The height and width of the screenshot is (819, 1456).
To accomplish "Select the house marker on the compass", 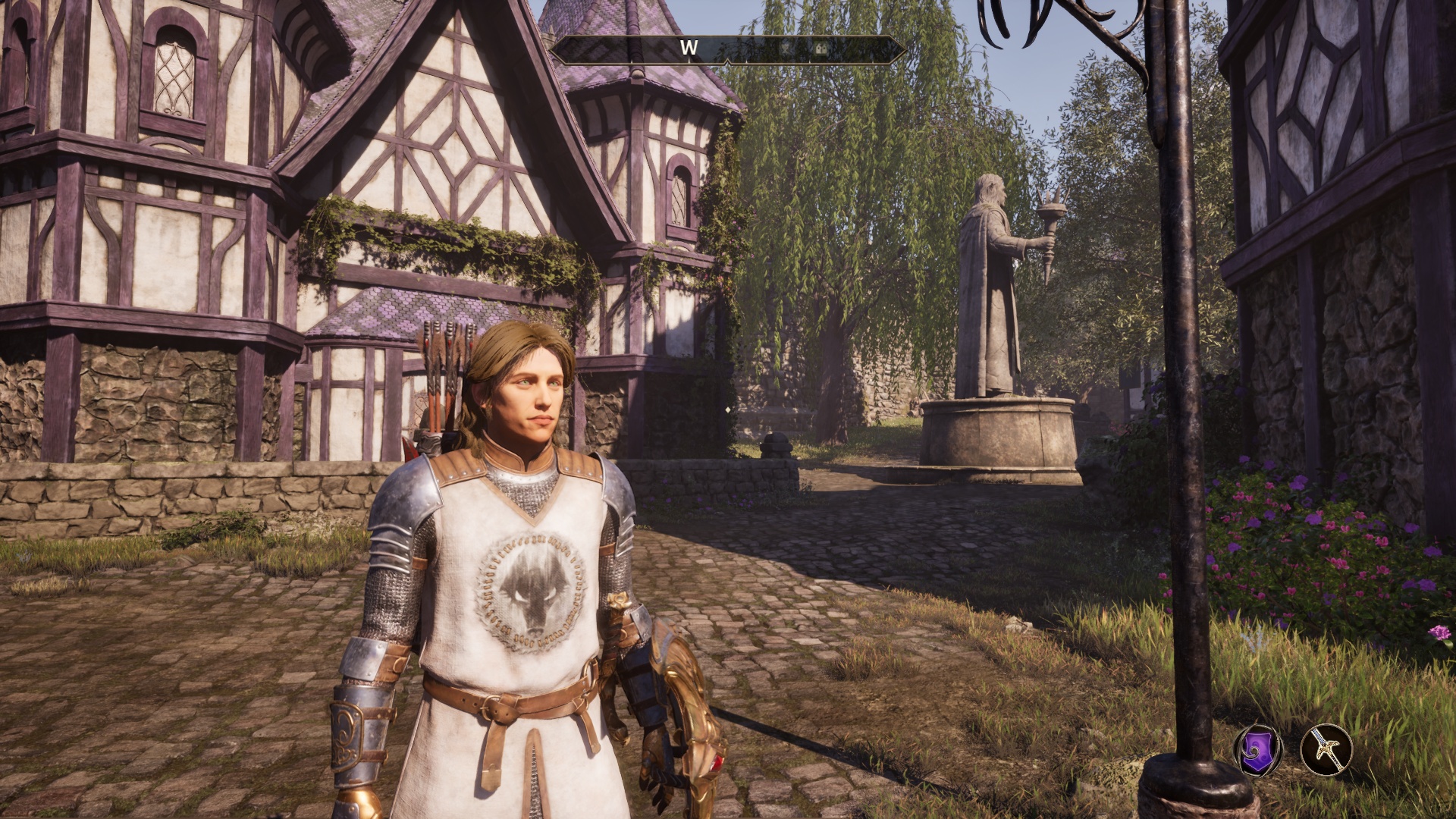I will pyautogui.click(x=821, y=49).
